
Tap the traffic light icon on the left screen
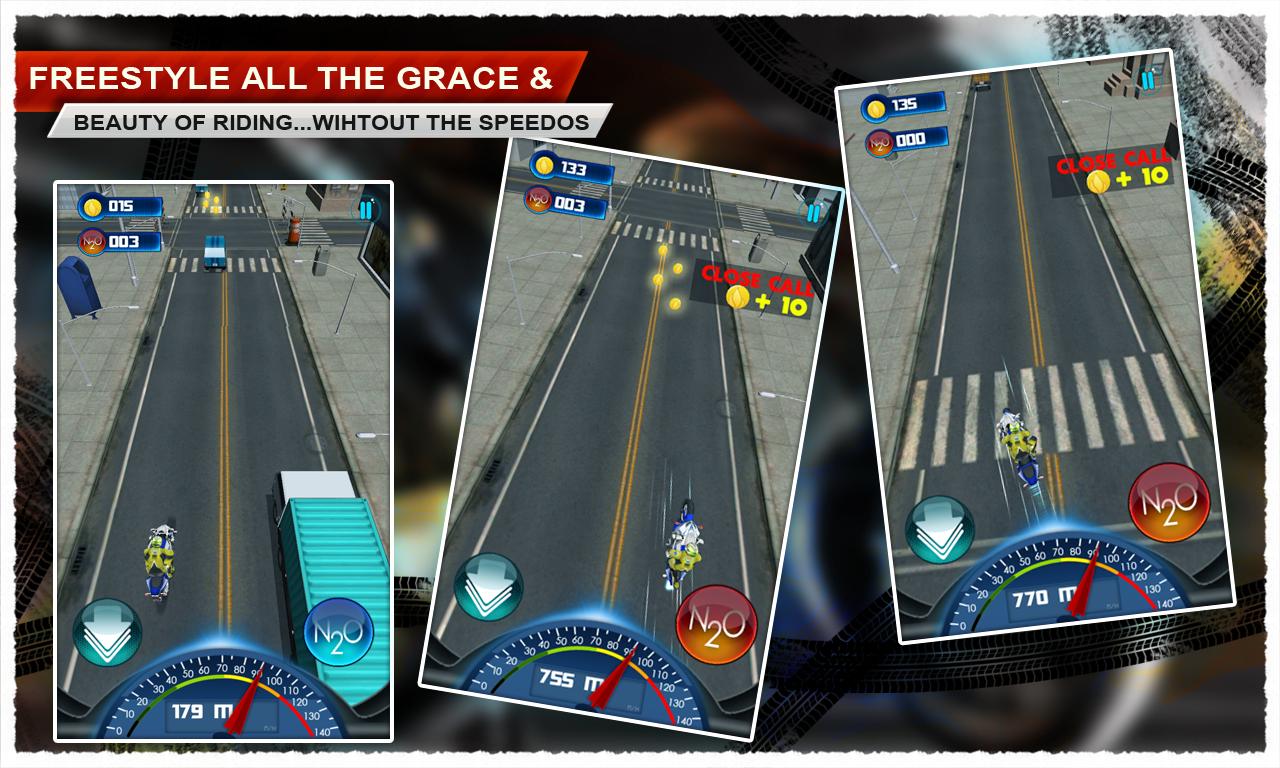[x=364, y=211]
